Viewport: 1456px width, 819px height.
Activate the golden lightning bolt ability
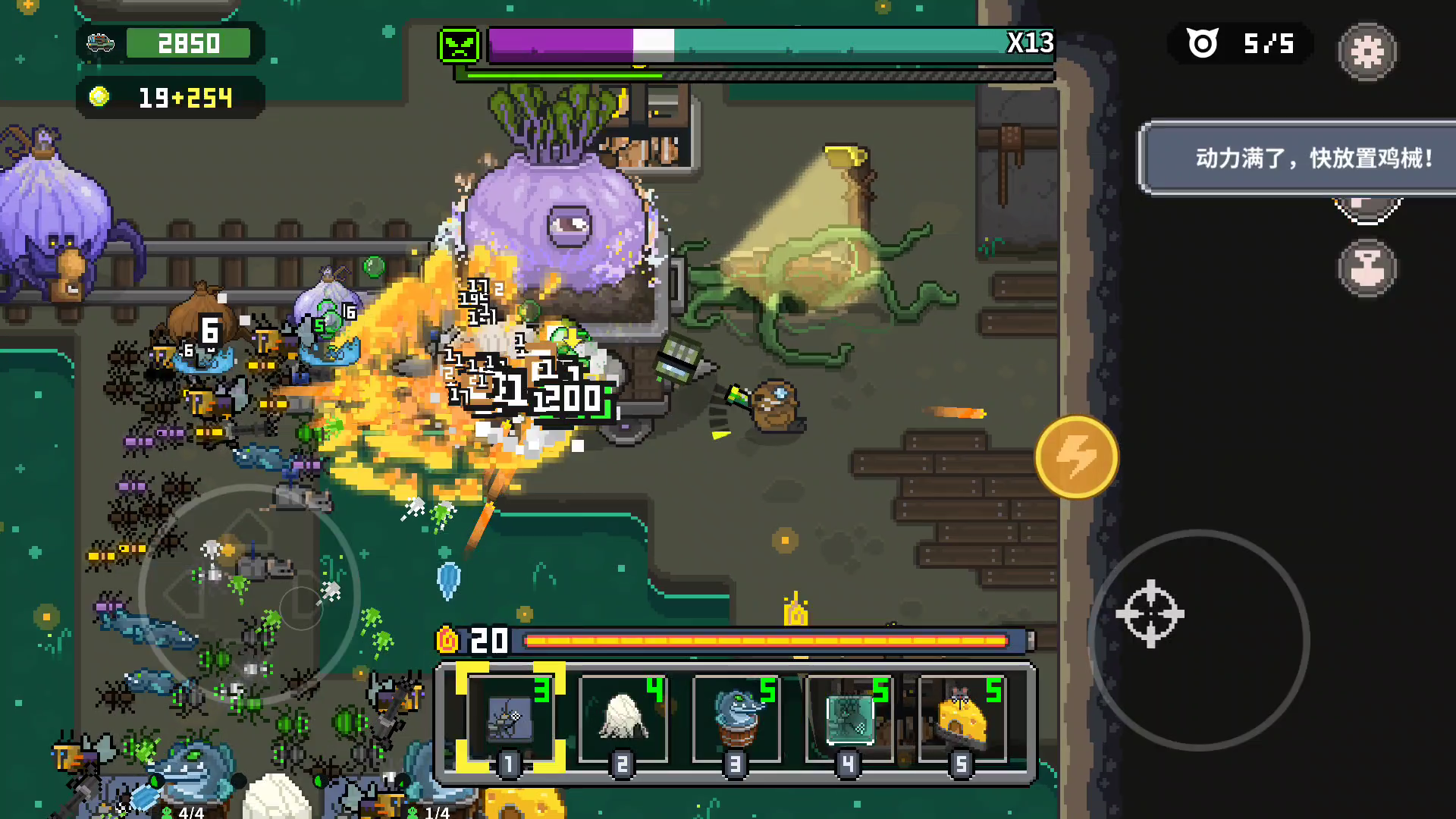(x=1076, y=457)
